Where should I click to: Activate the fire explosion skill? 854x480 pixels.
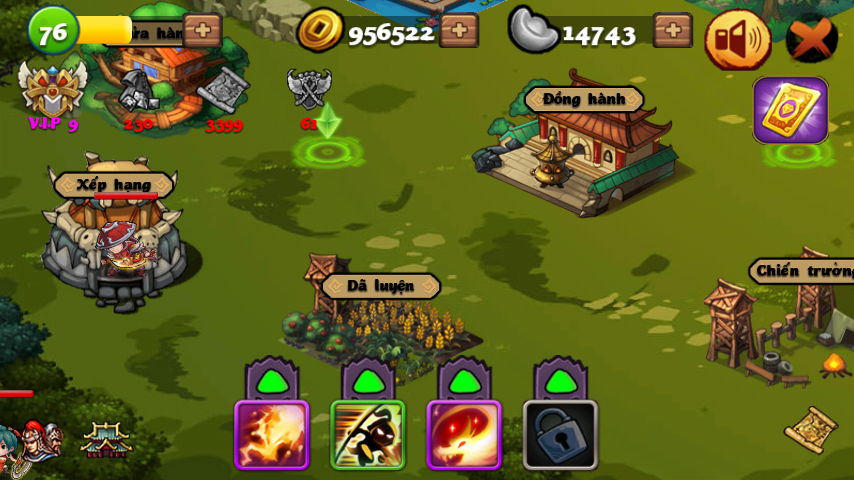click(x=271, y=434)
